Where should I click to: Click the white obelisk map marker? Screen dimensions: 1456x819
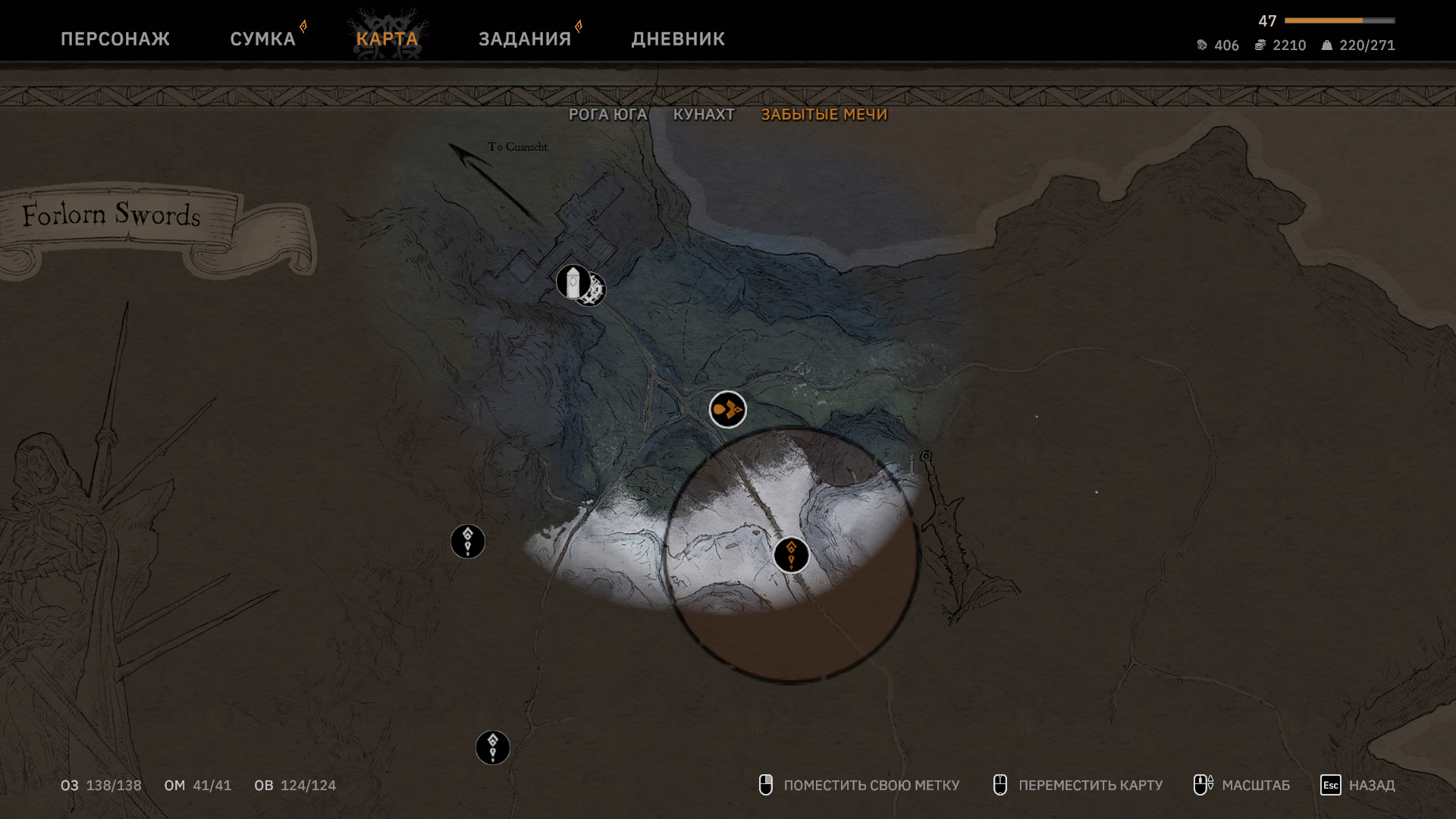pos(573,282)
